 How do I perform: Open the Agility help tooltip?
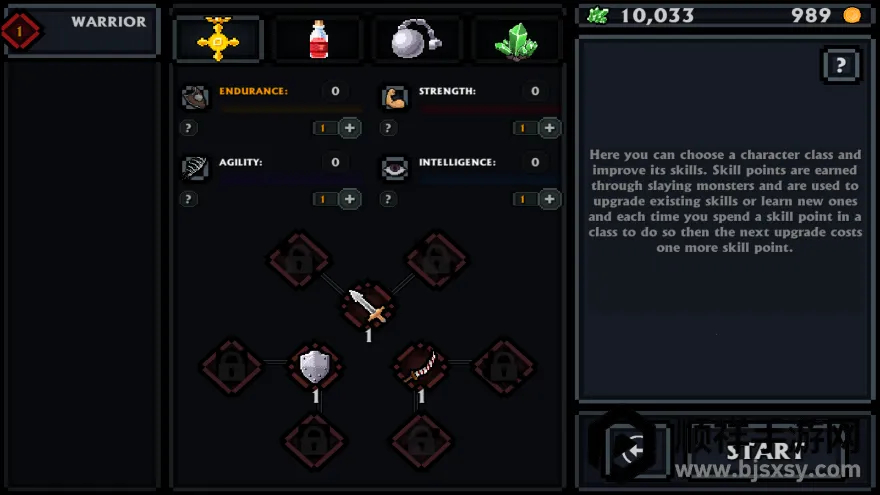click(188, 199)
